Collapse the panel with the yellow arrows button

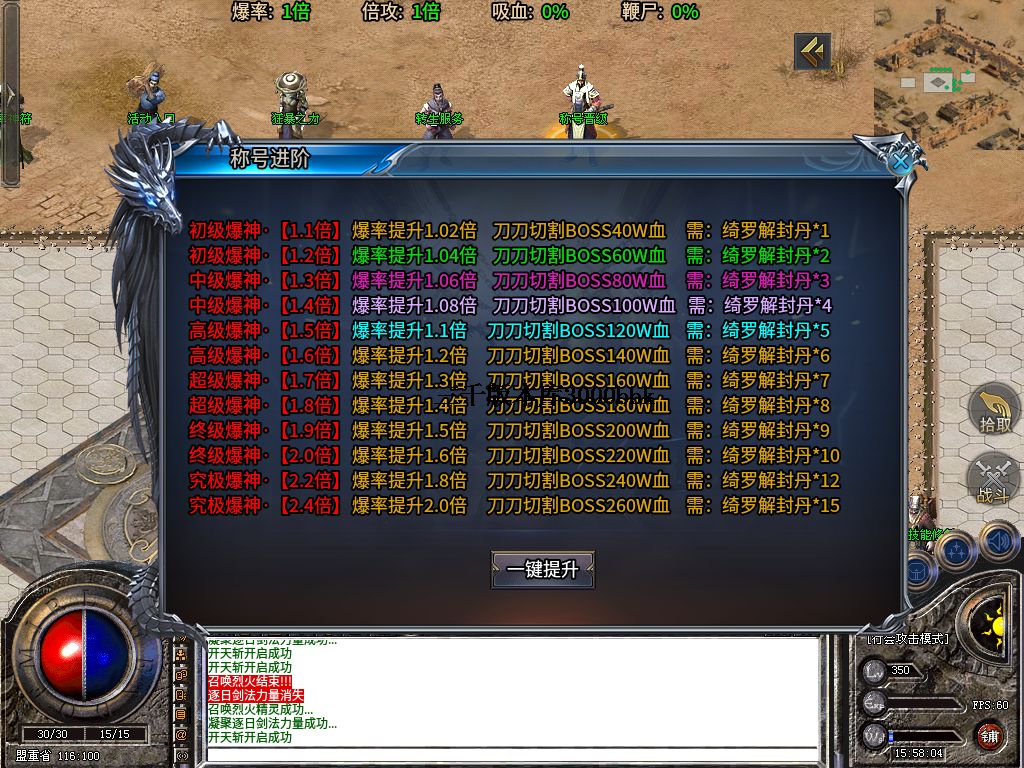pyautogui.click(x=812, y=52)
